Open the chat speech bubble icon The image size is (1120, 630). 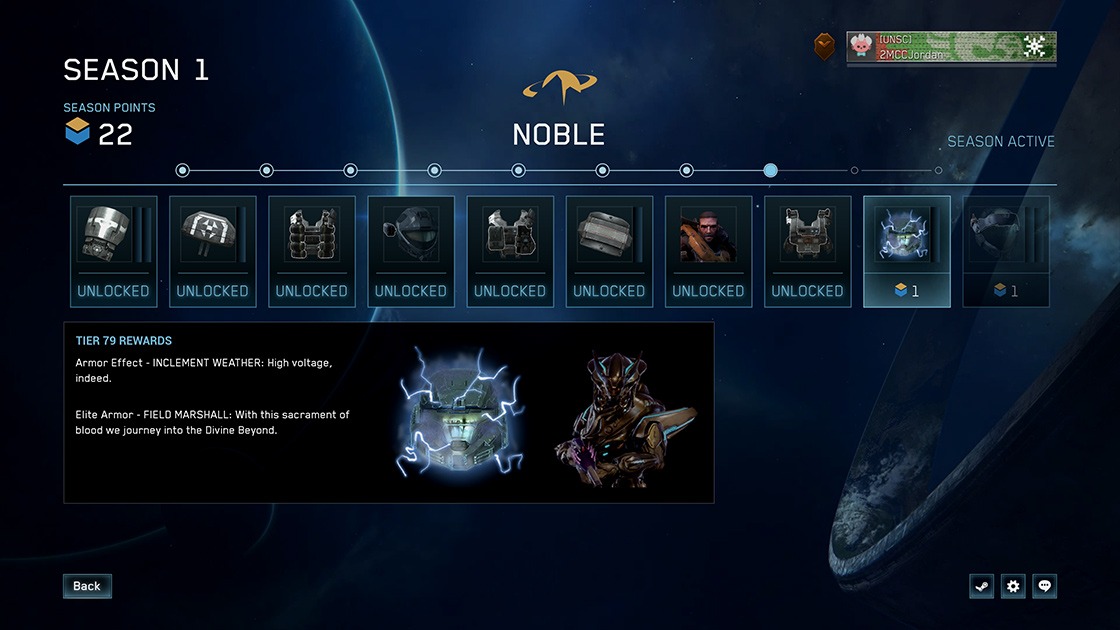point(1045,586)
